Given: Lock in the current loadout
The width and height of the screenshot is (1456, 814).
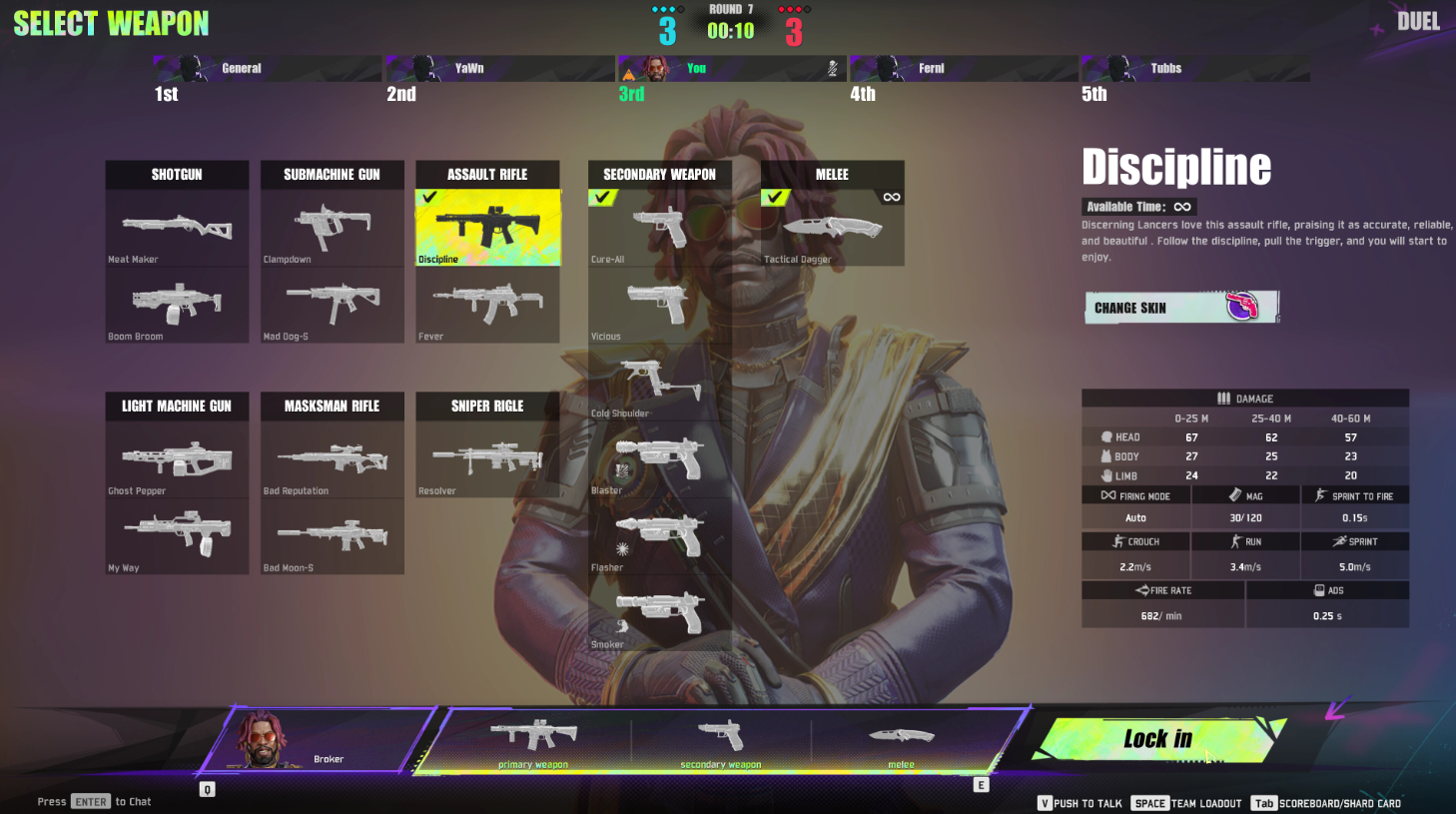Looking at the screenshot, I should (x=1158, y=739).
